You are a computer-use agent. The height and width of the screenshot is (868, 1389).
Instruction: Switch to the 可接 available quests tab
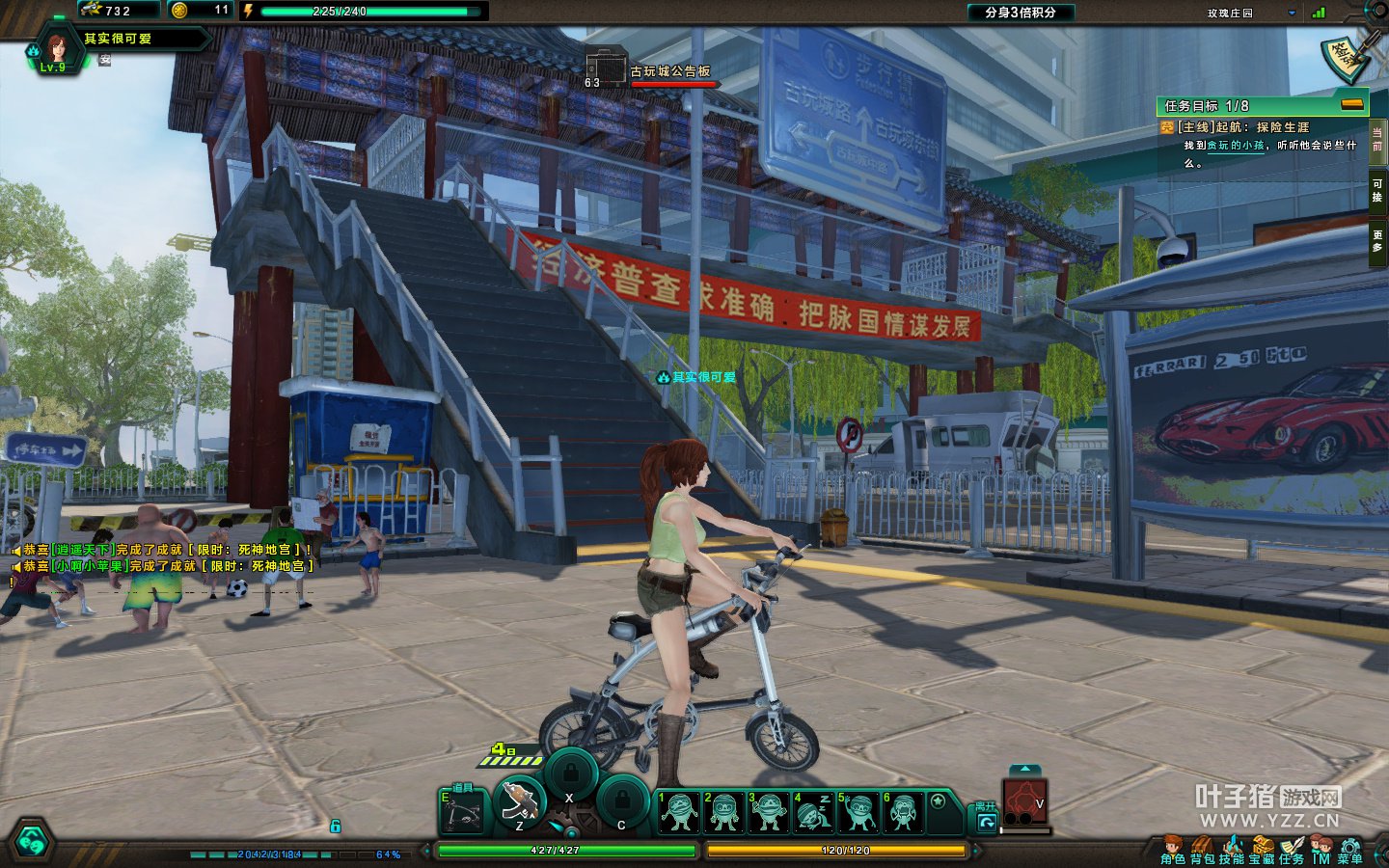click(1377, 190)
